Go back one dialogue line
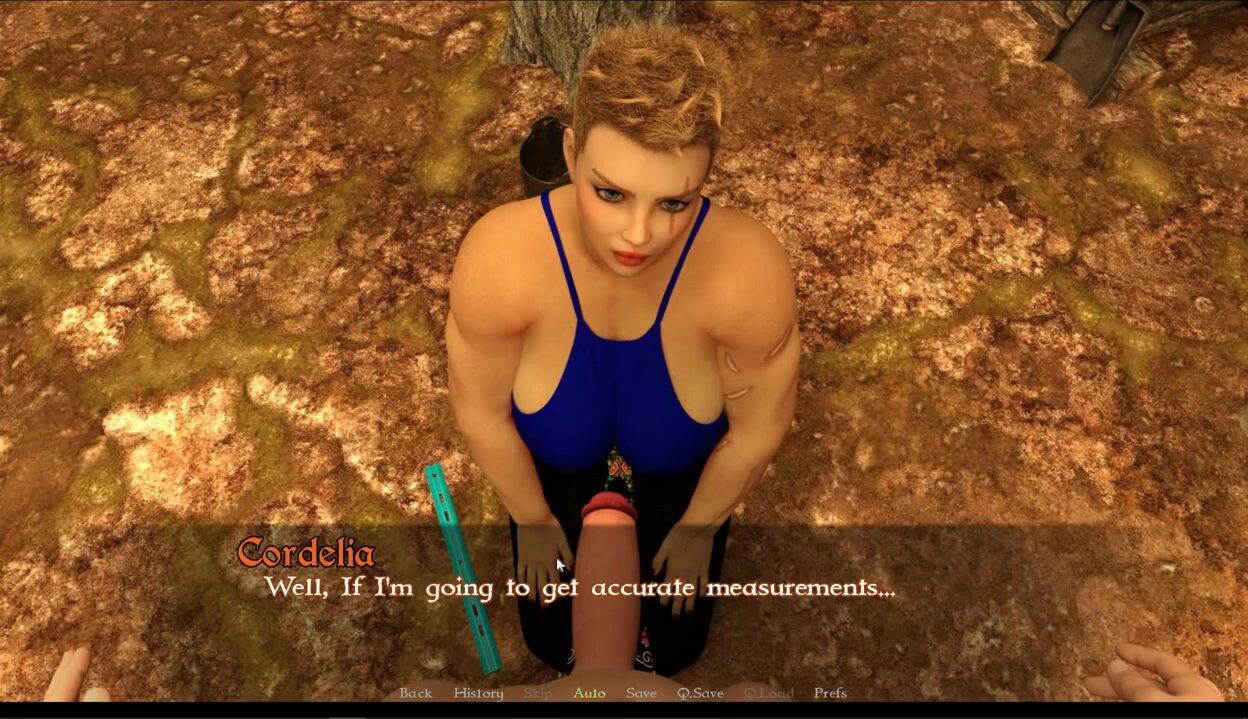This screenshot has height=719, width=1248. (x=415, y=693)
